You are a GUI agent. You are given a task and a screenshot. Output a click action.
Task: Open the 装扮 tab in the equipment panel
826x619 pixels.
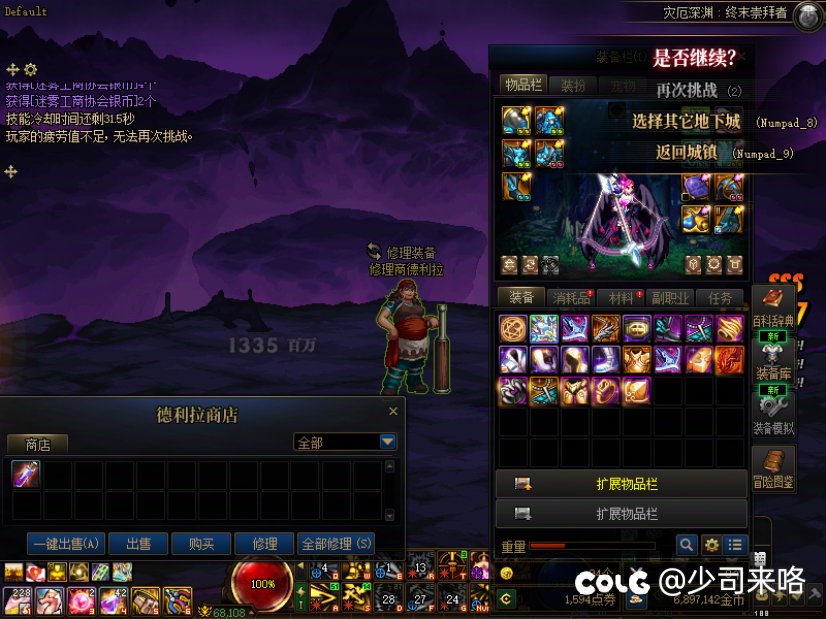click(573, 85)
